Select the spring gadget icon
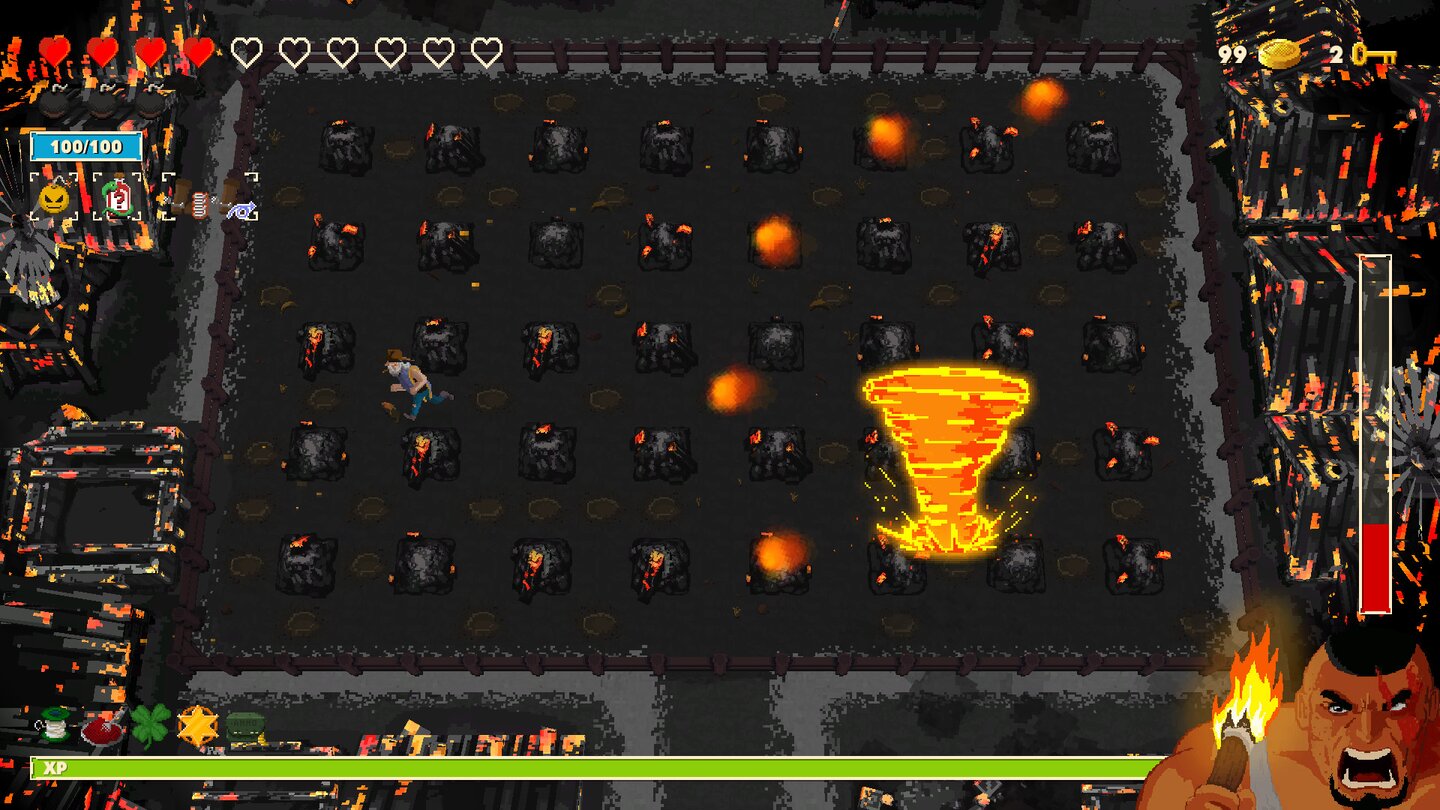This screenshot has height=810, width=1440. [x=200, y=204]
